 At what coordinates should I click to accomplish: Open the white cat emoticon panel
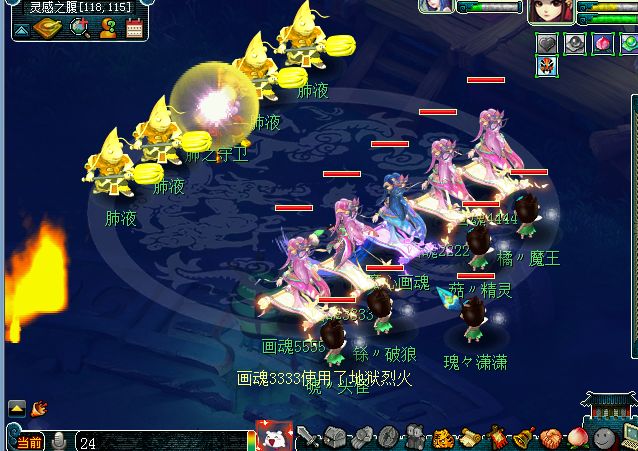[272, 436]
